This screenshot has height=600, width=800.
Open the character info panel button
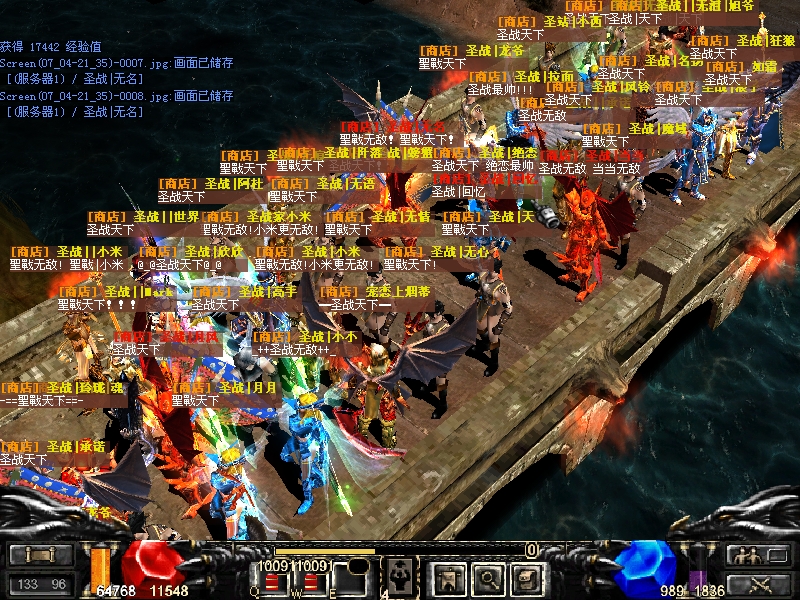pos(447,577)
